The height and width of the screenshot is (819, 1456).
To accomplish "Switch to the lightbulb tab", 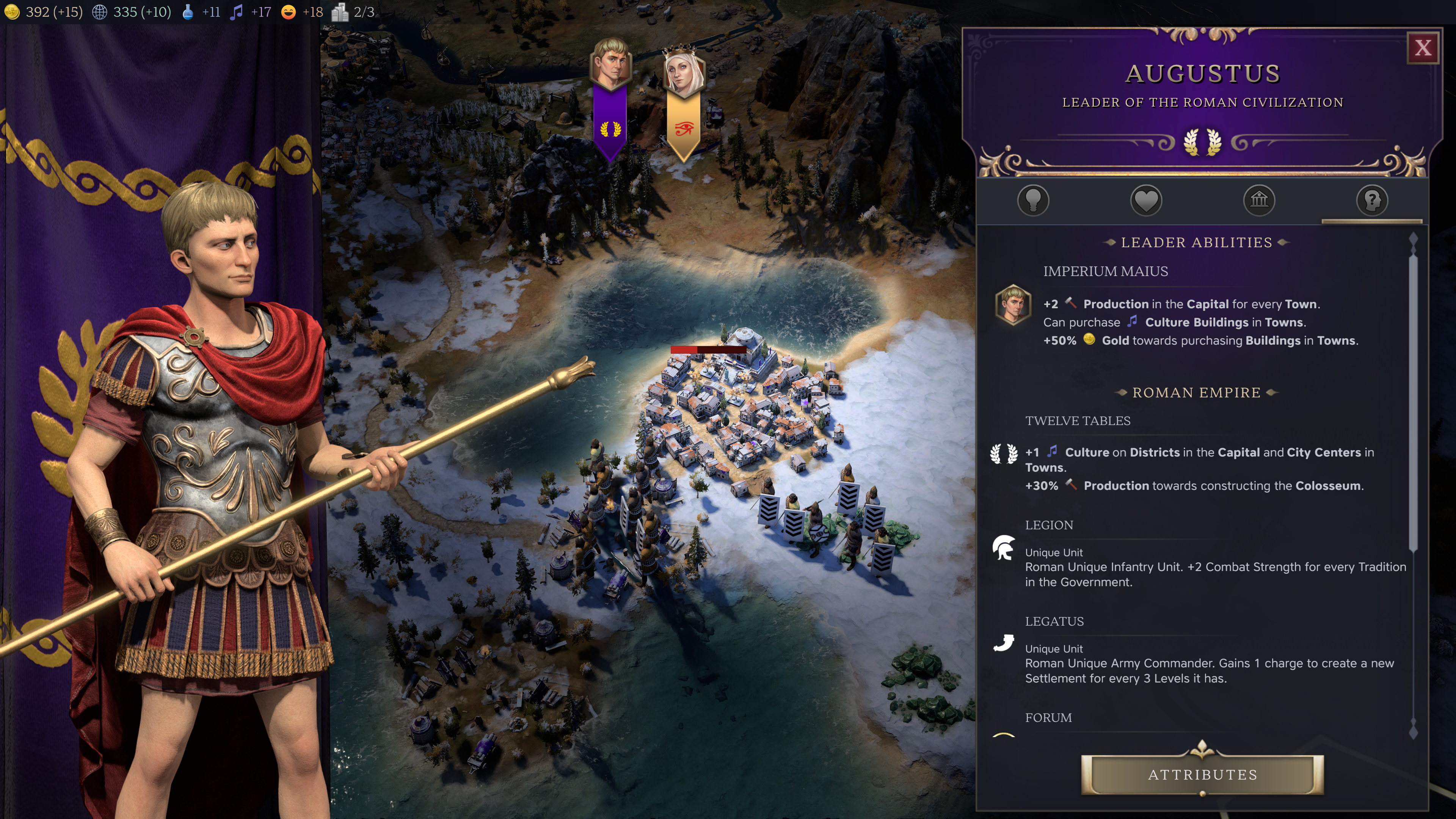I will click(1032, 200).
